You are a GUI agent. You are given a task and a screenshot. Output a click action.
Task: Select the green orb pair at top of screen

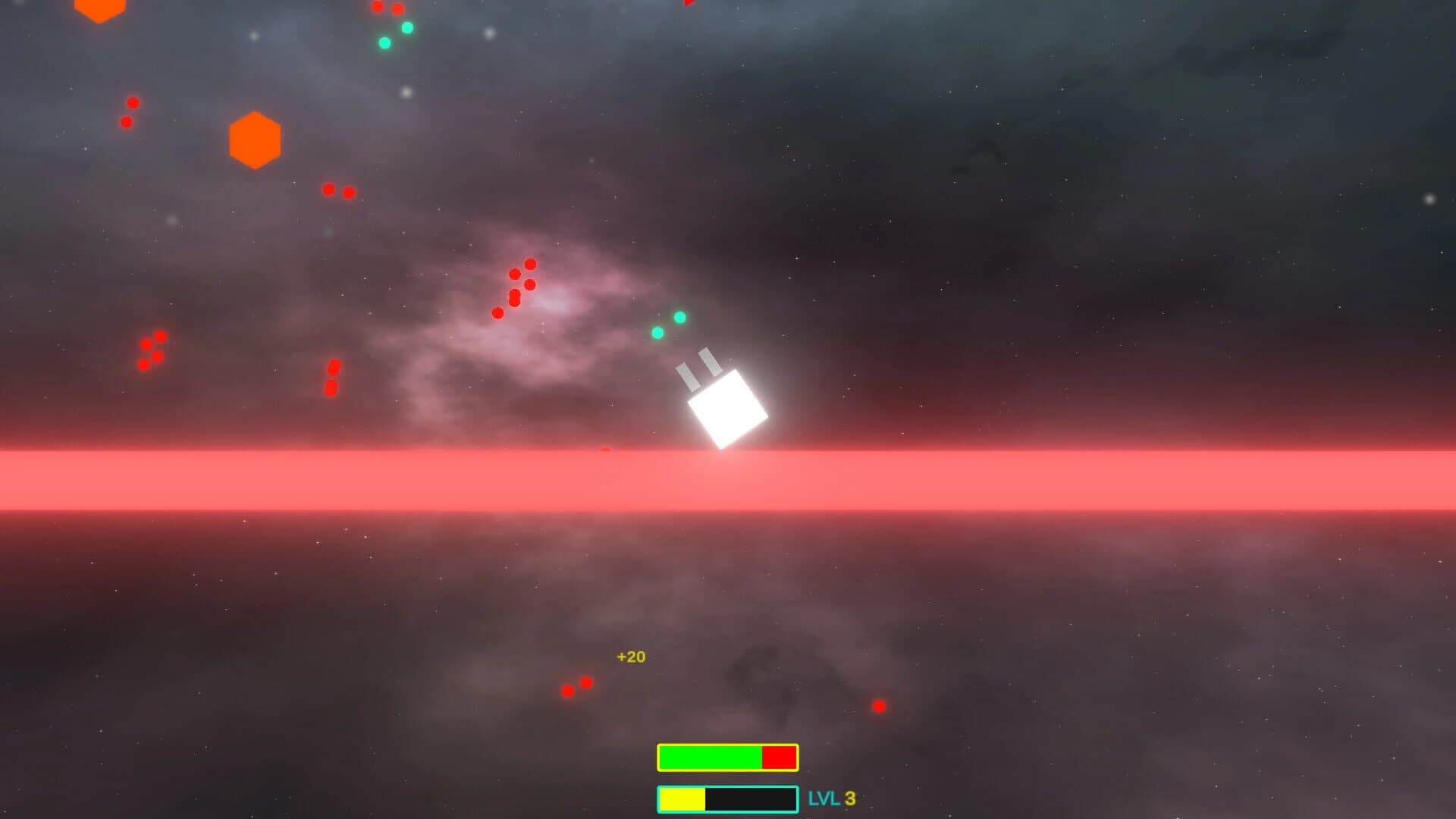coord(394,34)
